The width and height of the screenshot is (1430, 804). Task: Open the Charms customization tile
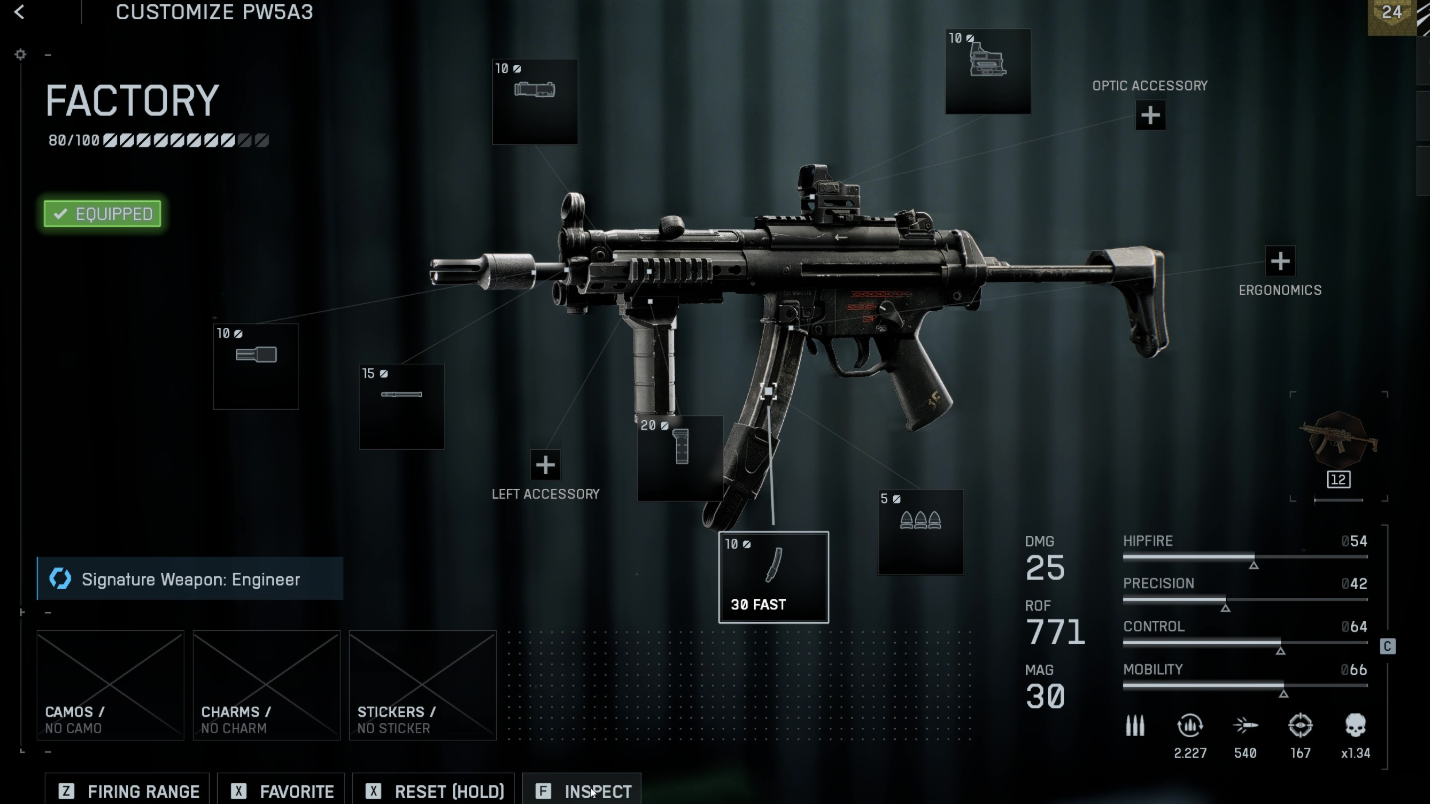pos(266,685)
